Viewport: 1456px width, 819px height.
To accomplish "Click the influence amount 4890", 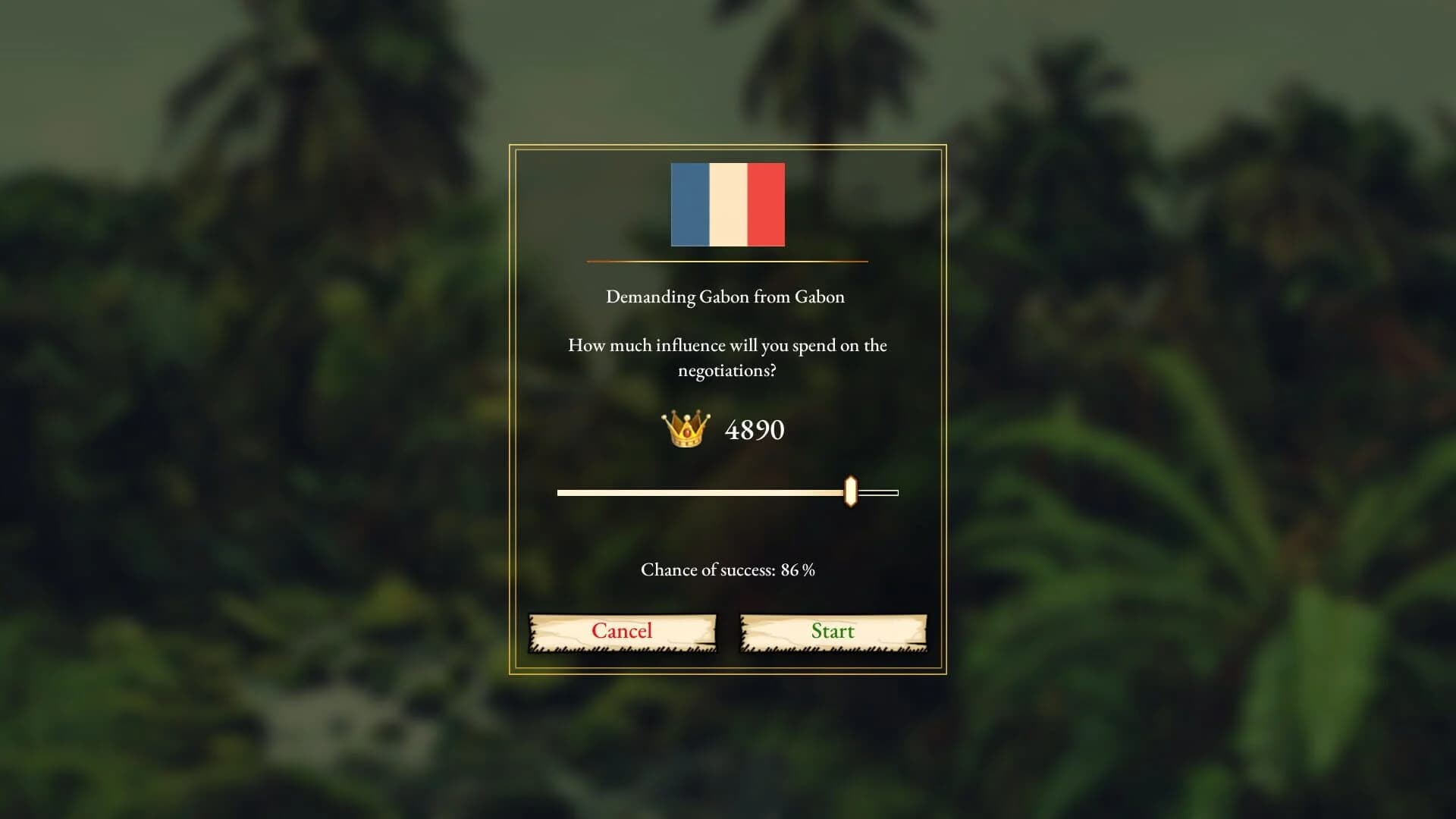I will pyautogui.click(x=755, y=431).
